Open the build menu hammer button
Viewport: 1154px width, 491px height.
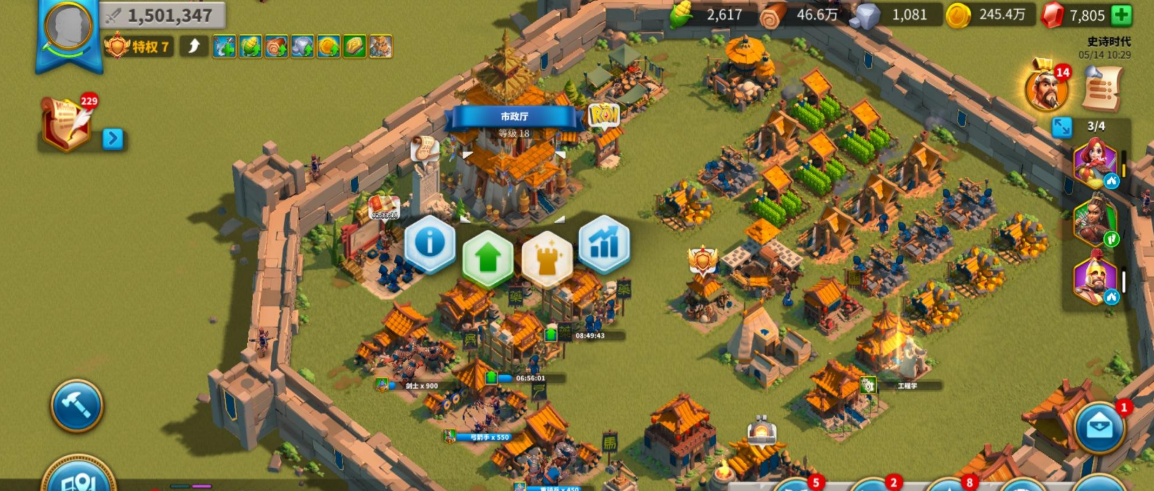pyautogui.click(x=77, y=405)
